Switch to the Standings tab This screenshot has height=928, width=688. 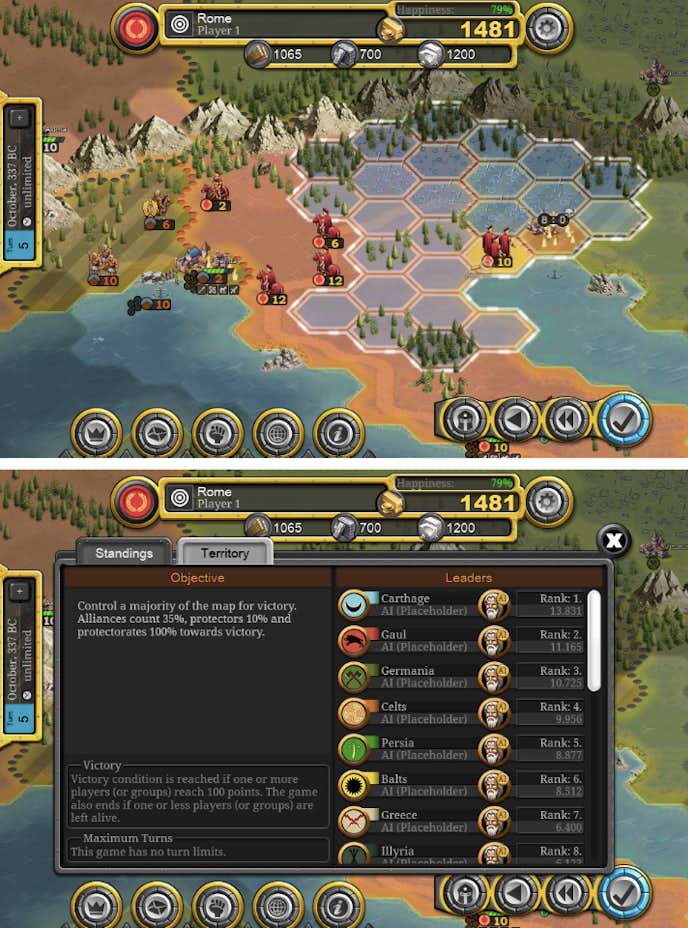pos(124,553)
